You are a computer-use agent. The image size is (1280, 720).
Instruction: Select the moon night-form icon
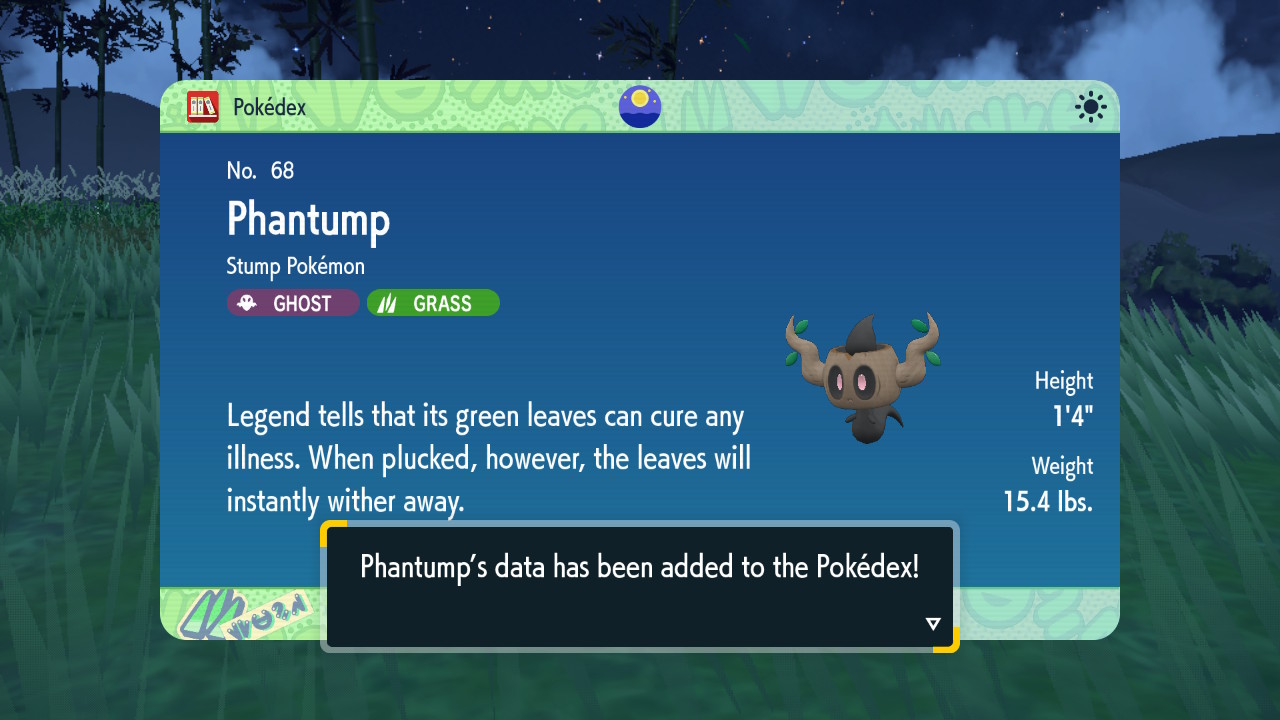(639, 107)
